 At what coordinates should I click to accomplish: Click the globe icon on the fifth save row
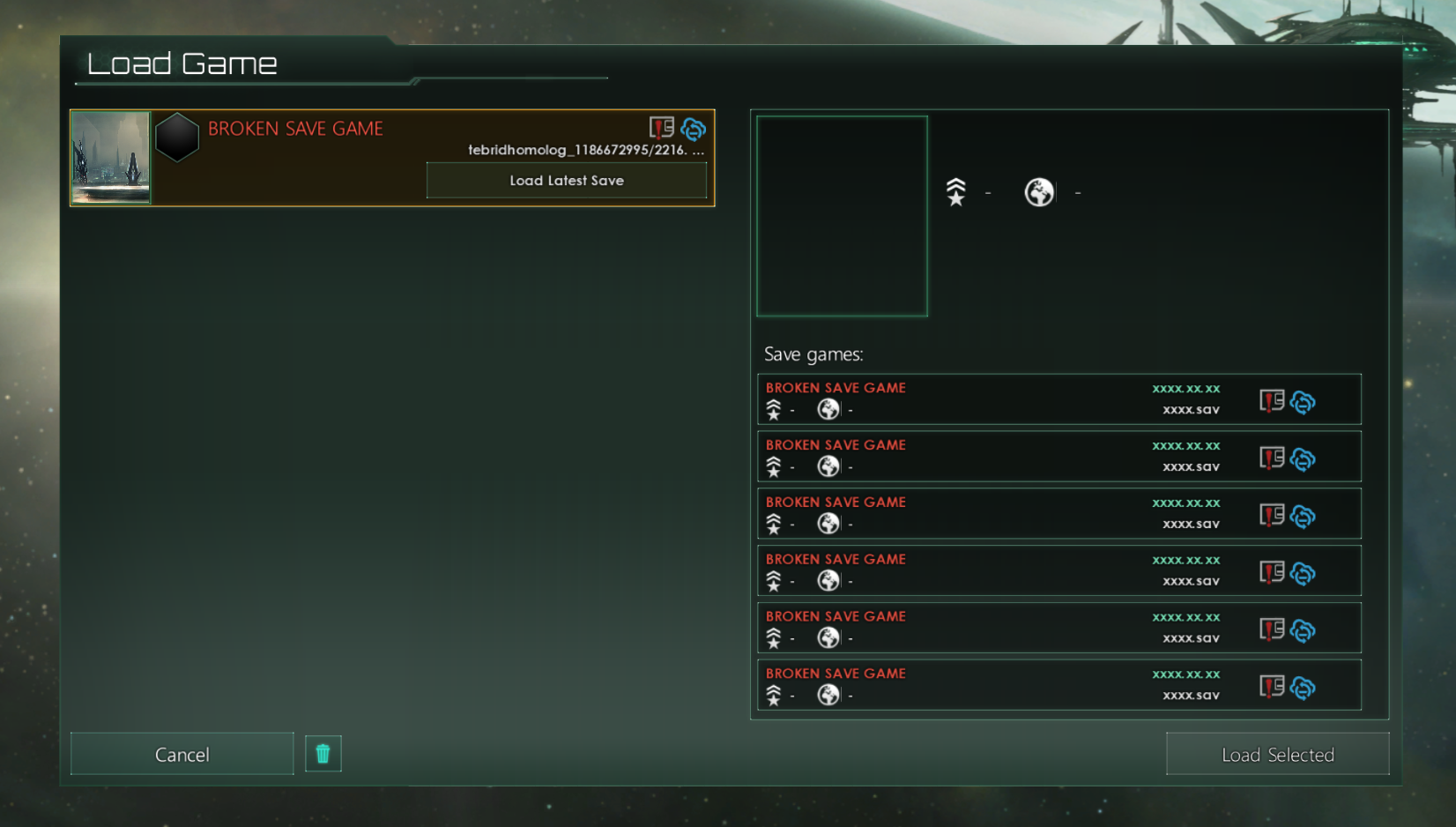tap(828, 637)
